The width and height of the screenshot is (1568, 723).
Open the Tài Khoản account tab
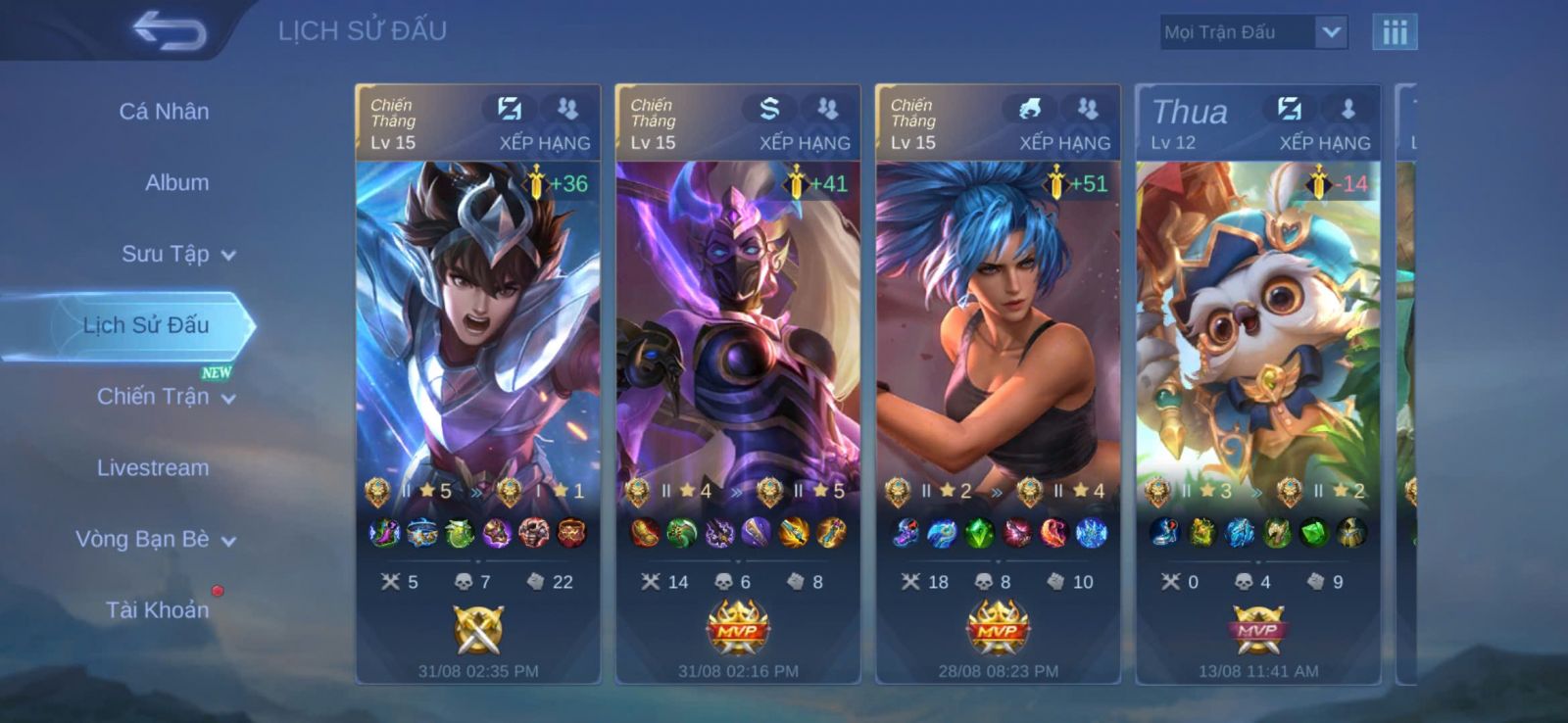(157, 610)
